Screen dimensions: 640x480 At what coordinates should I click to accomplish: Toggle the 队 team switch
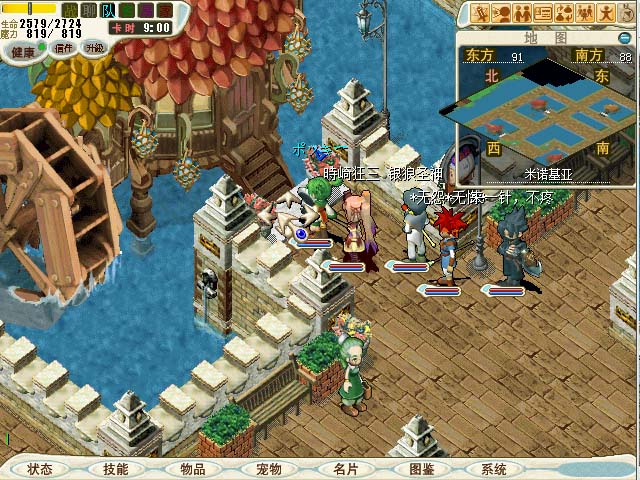[107, 10]
